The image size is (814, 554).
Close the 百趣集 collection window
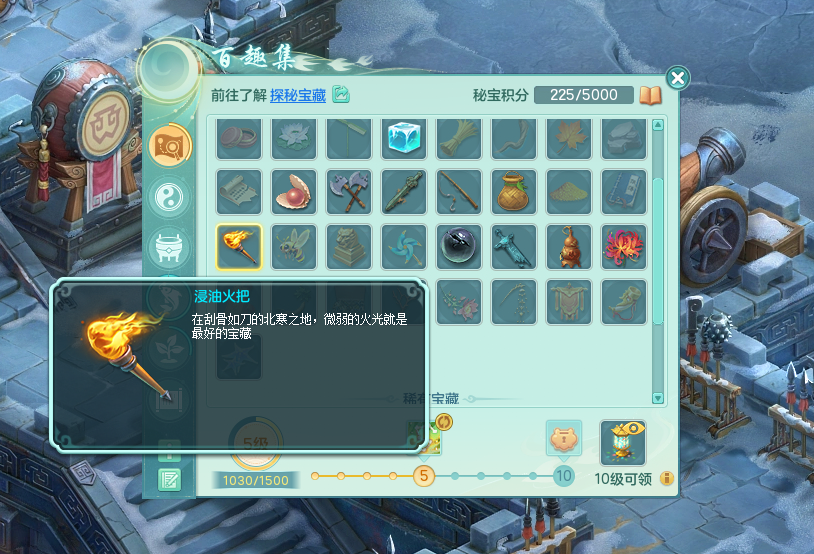tap(677, 78)
